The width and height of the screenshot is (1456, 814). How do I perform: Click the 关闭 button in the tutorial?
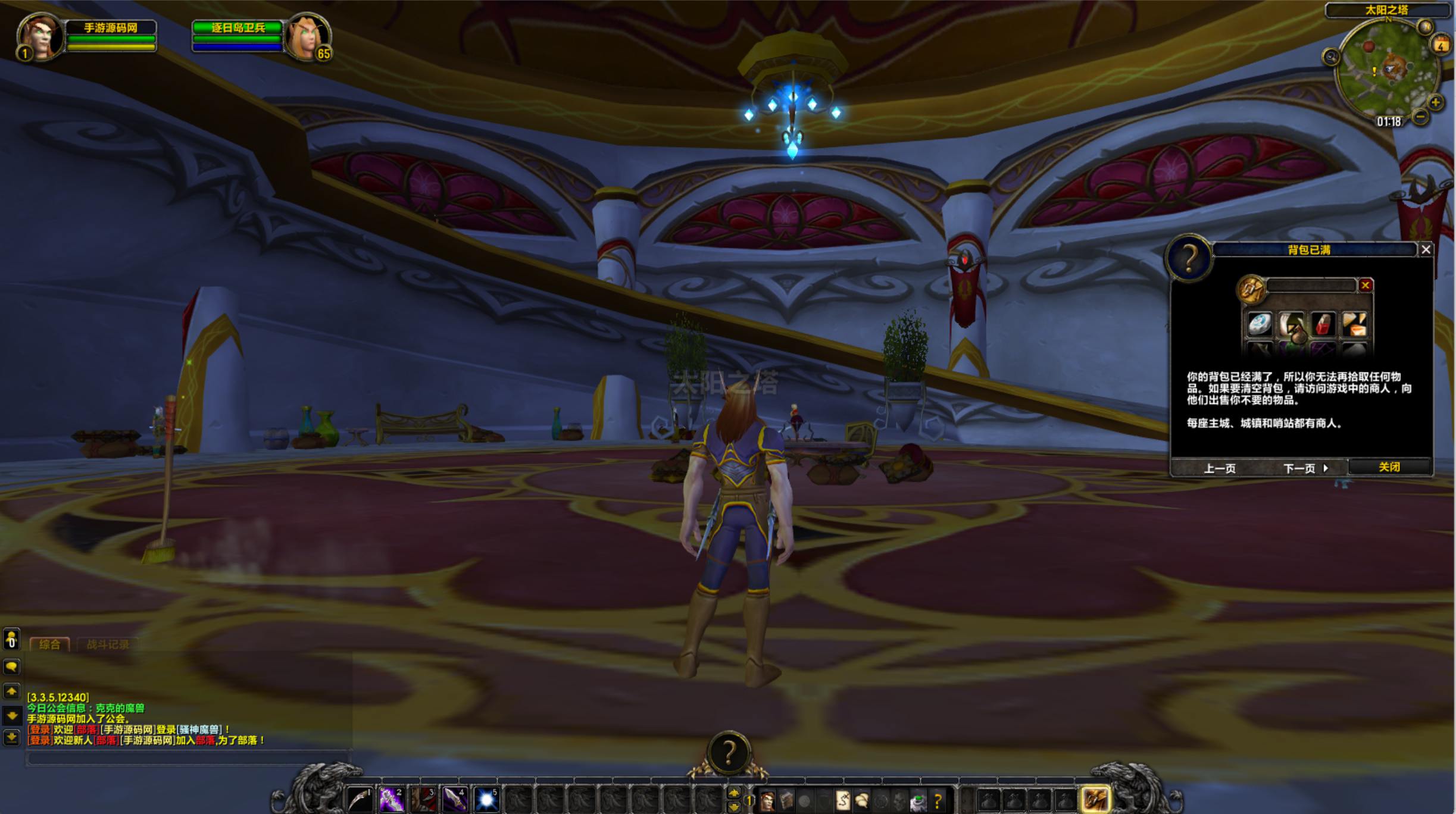1389,467
